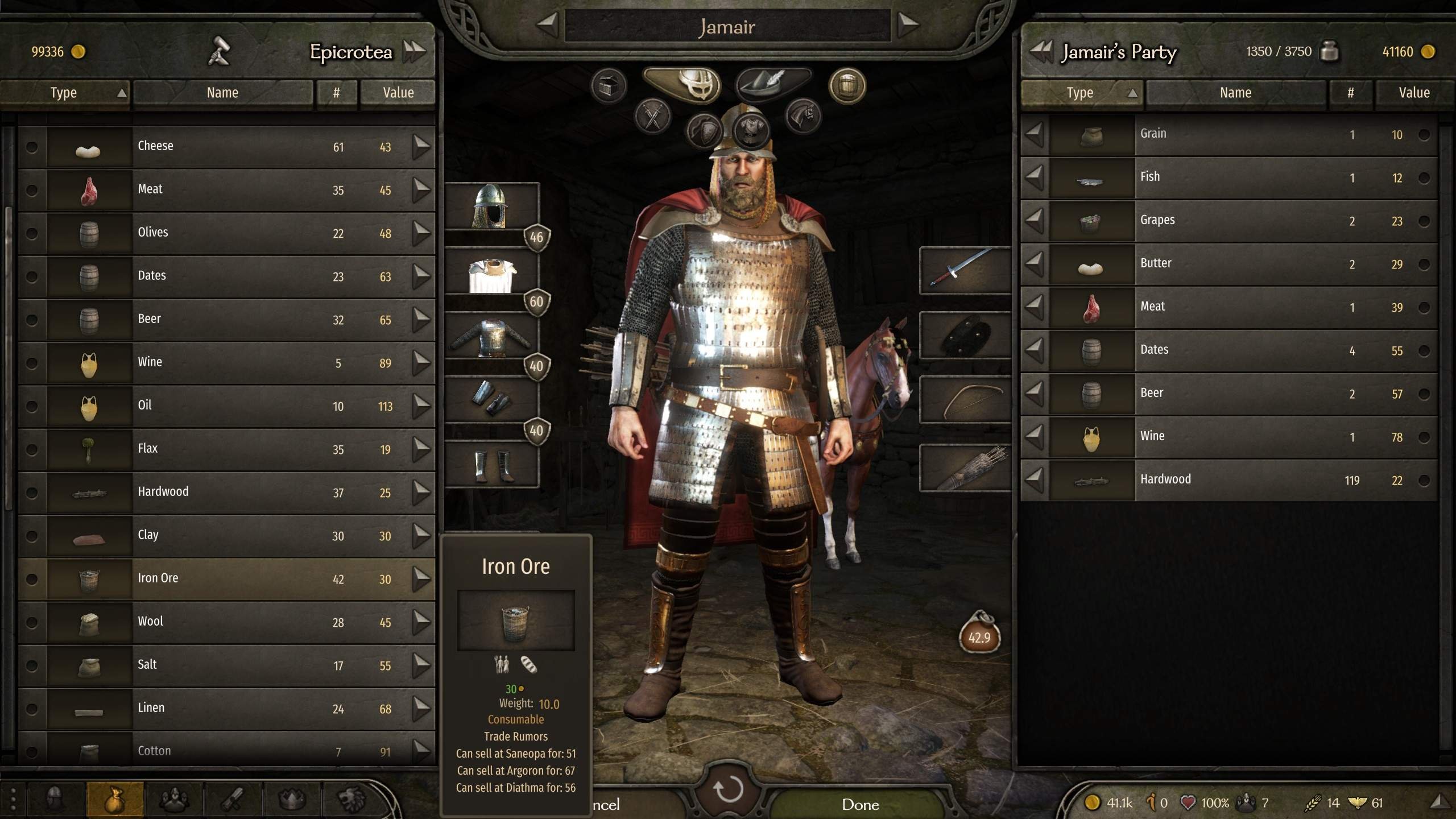Select the equipped sword weapon slot
Image resolution: width=1456 pixels, height=819 pixels.
click(x=965, y=270)
